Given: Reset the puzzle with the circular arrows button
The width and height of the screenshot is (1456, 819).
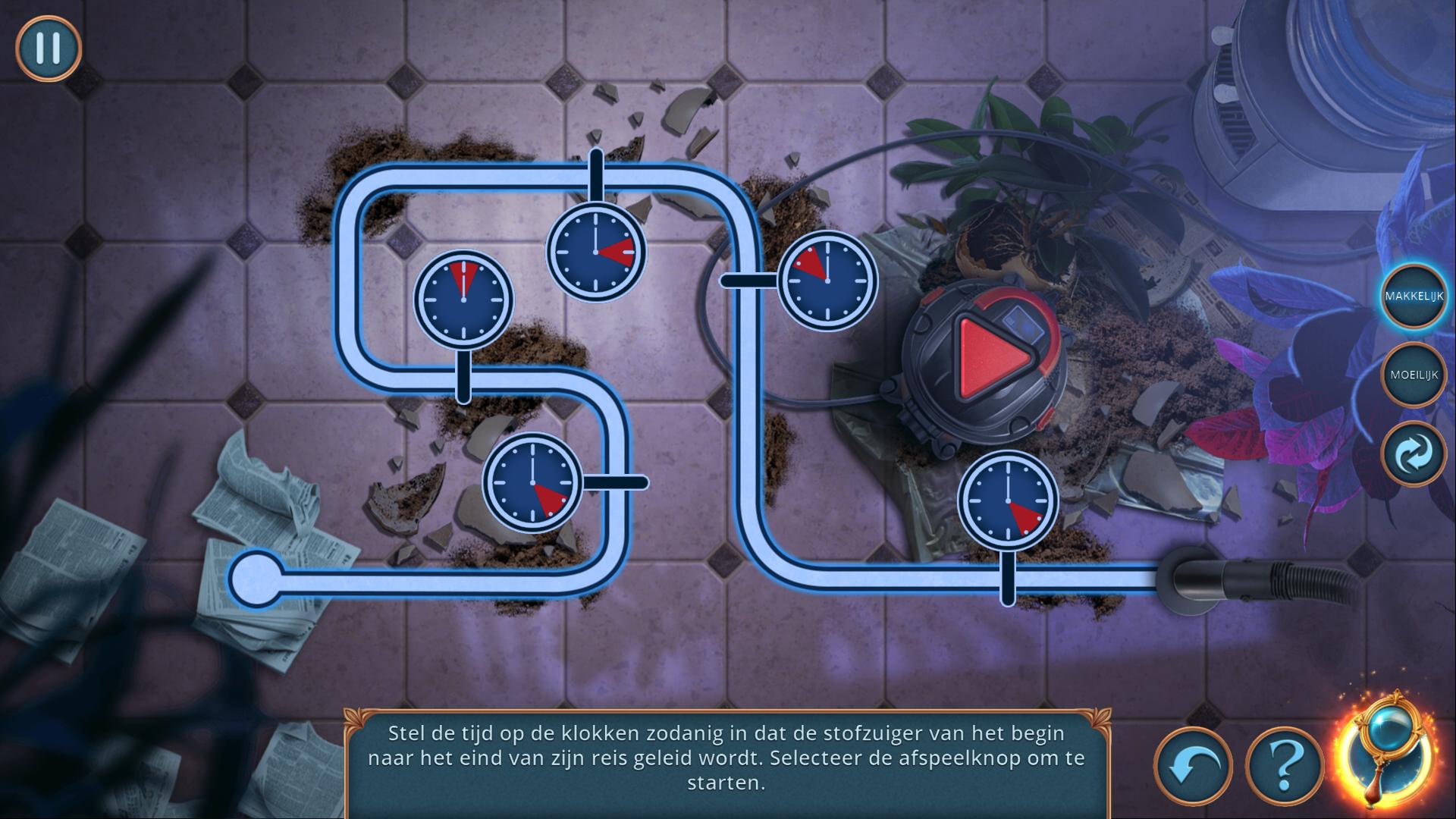Looking at the screenshot, I should pos(1414,453).
